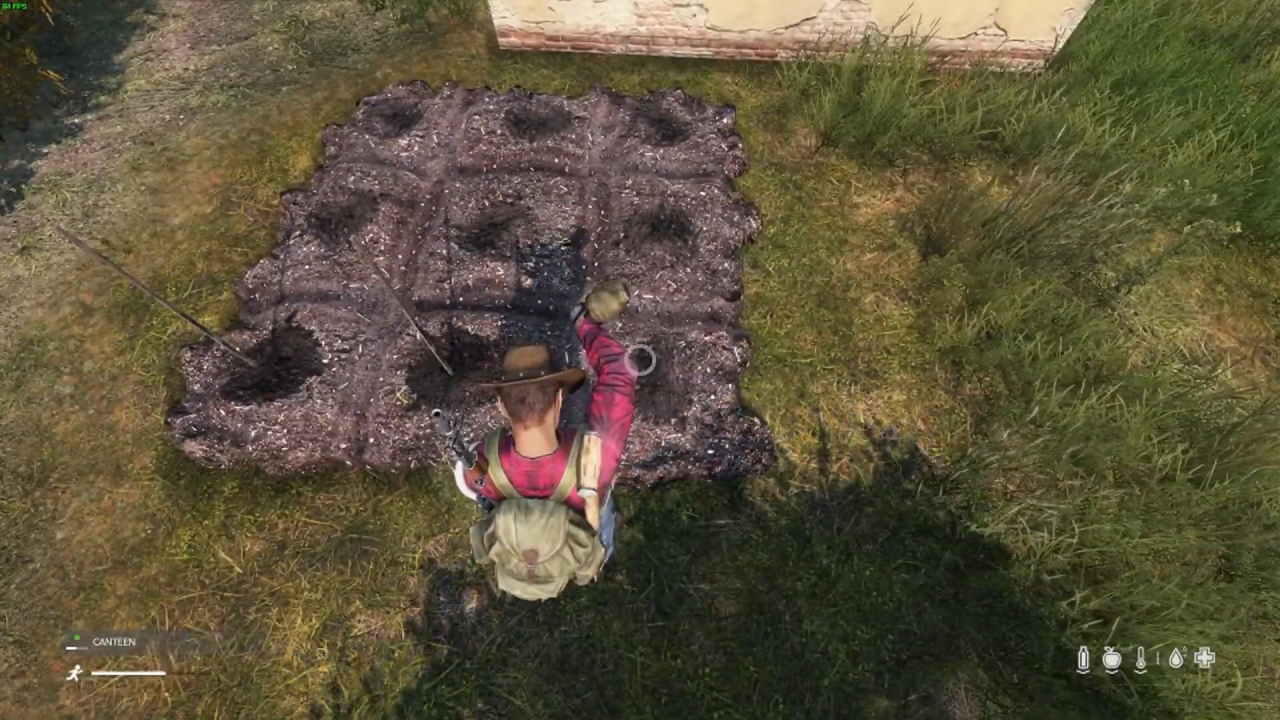Click the green quickbar slot indicator
Viewport: 1280px width, 720px height.
click(77, 638)
